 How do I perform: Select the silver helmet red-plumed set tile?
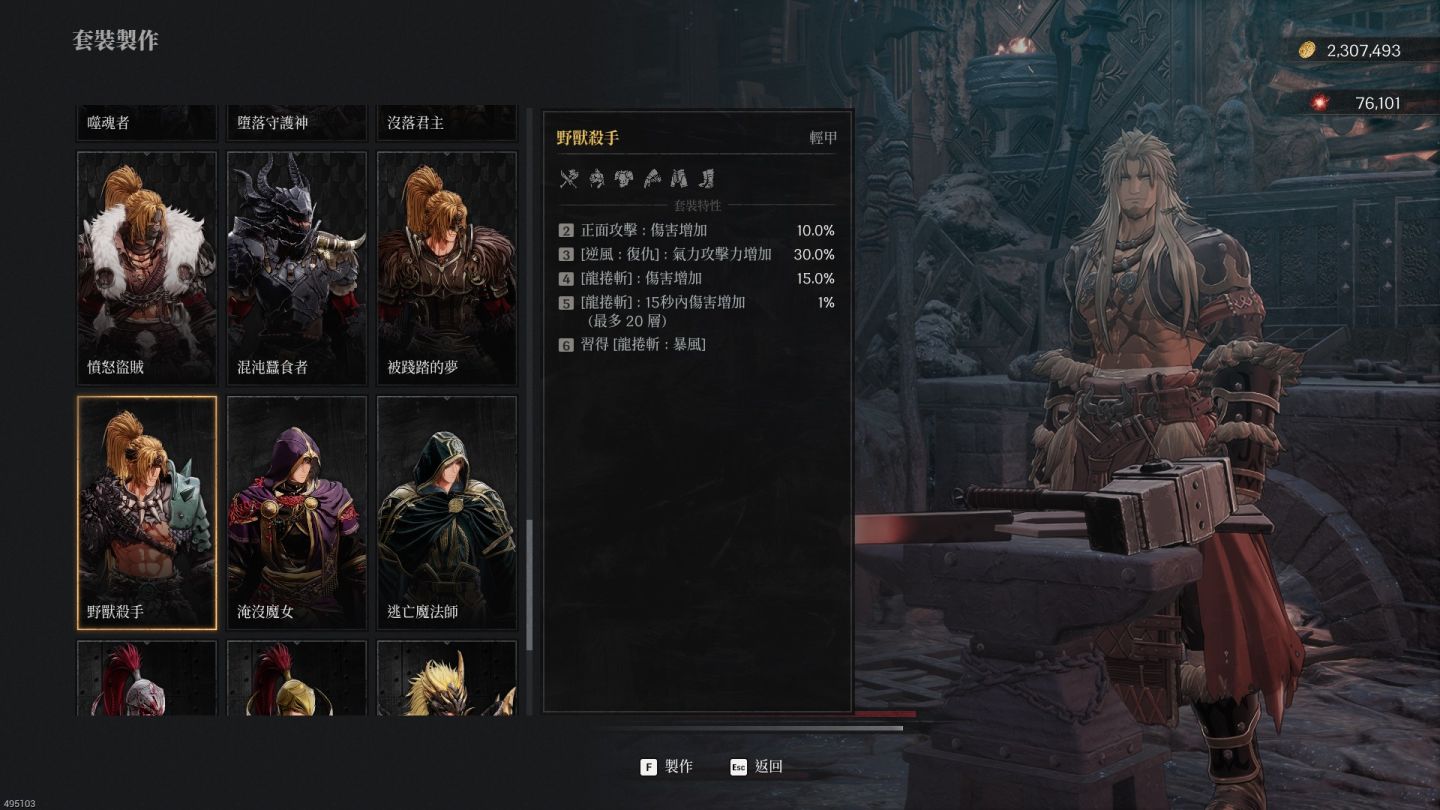tap(147, 679)
